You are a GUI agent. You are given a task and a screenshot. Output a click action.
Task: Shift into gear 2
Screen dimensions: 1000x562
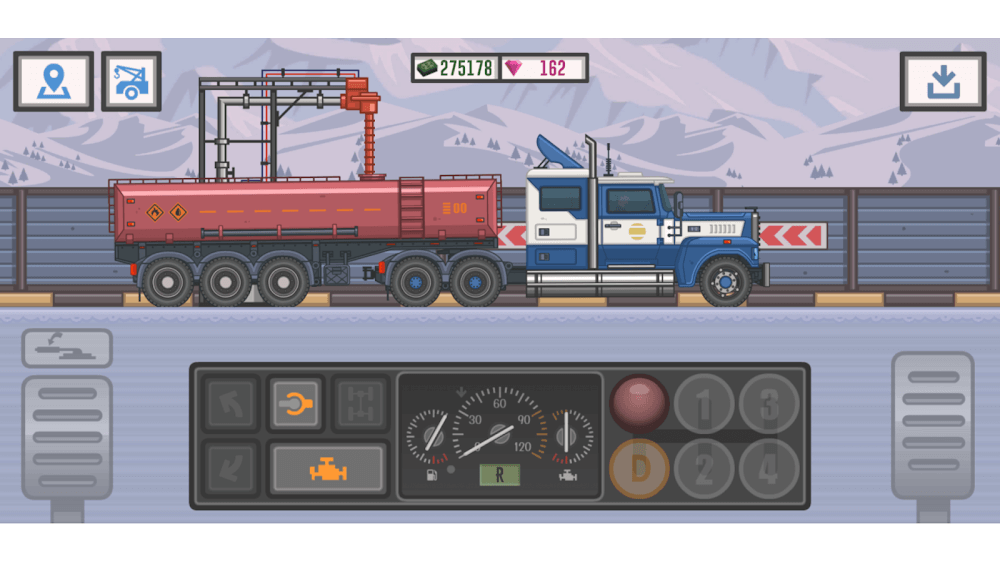click(703, 468)
